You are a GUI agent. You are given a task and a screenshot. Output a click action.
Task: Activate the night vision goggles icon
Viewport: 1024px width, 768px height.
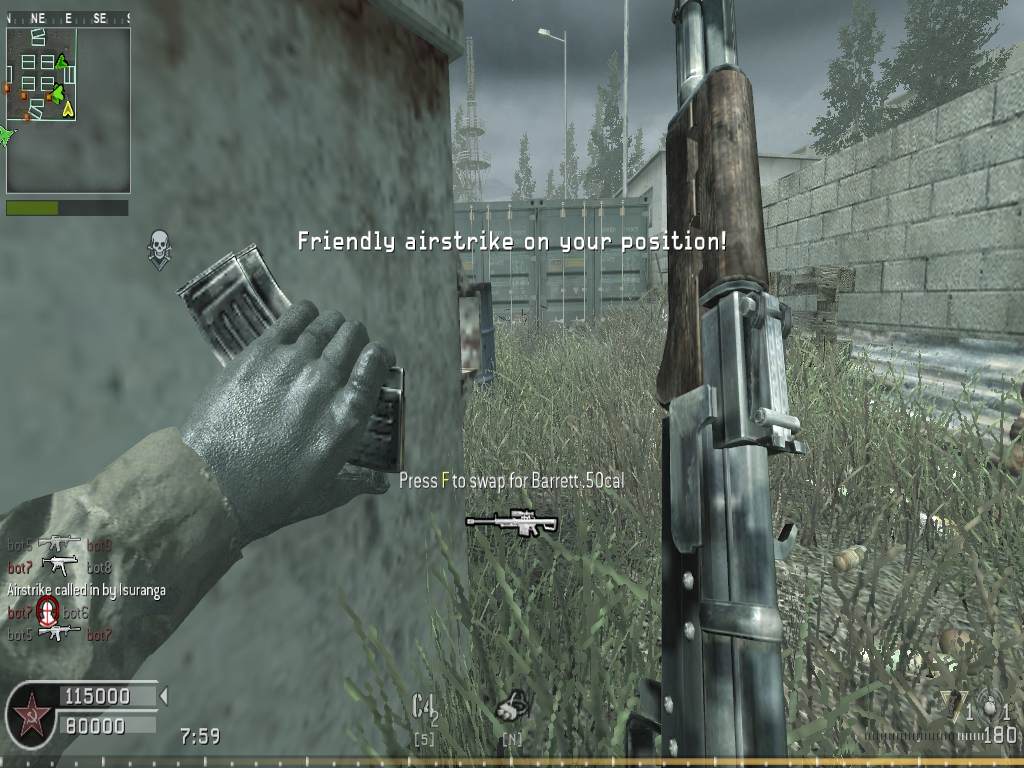coord(511,708)
